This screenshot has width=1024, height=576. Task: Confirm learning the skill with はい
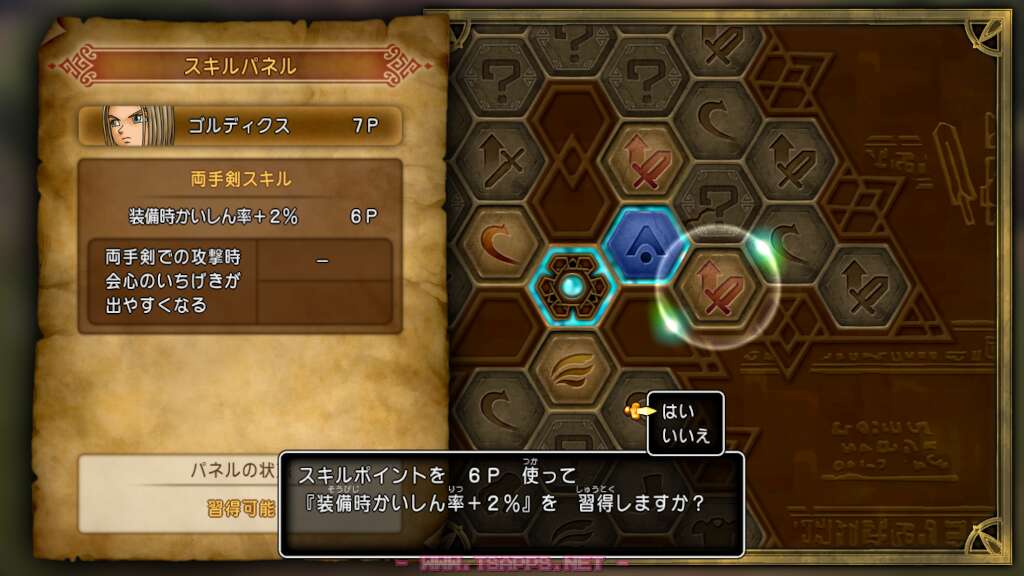(678, 410)
